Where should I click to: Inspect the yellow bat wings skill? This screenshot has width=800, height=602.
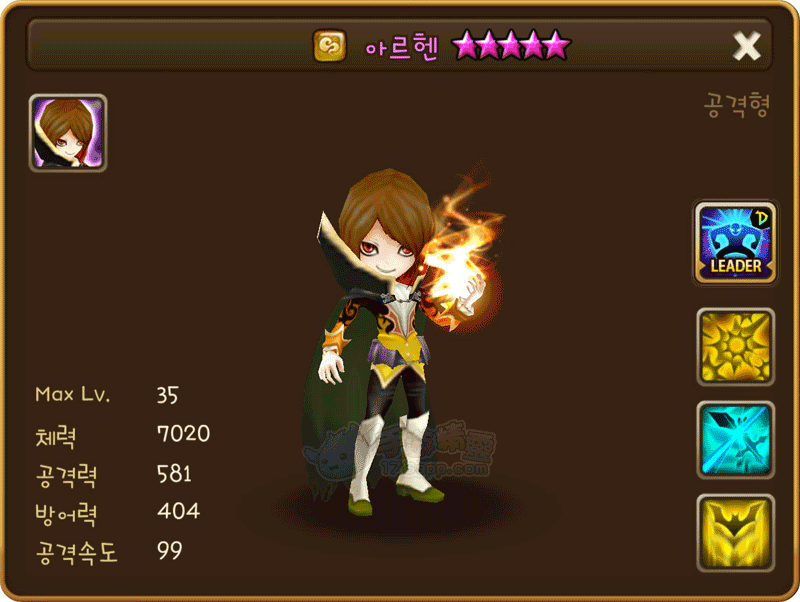(735, 532)
